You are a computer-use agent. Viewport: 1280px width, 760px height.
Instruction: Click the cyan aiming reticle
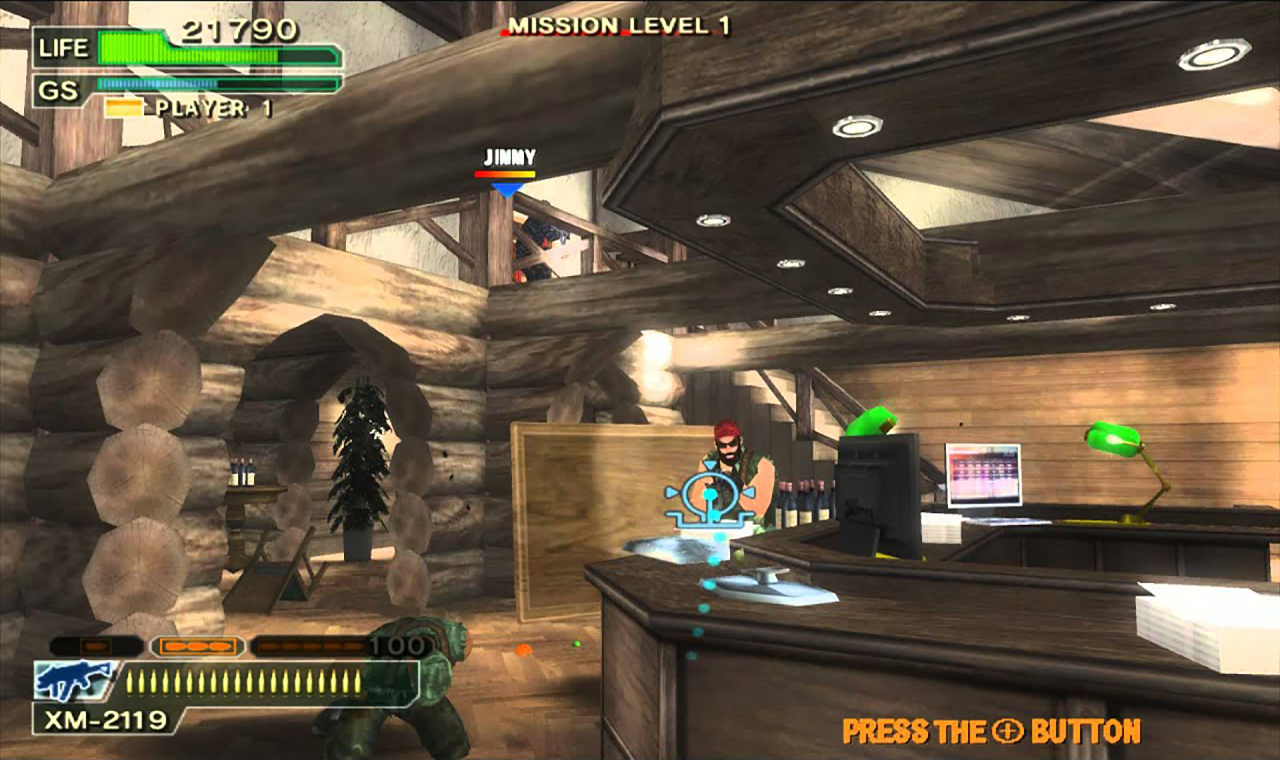(709, 499)
